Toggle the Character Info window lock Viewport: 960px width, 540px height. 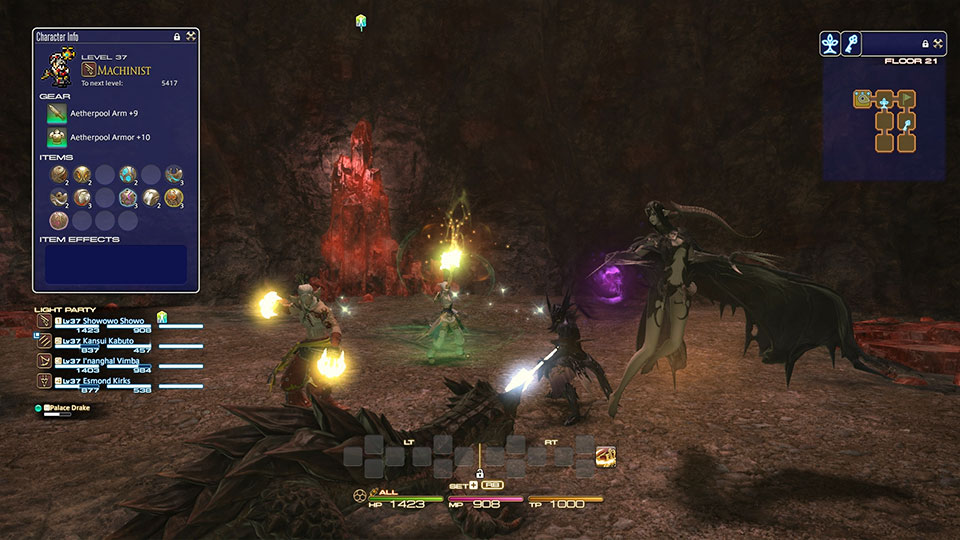tap(177, 36)
